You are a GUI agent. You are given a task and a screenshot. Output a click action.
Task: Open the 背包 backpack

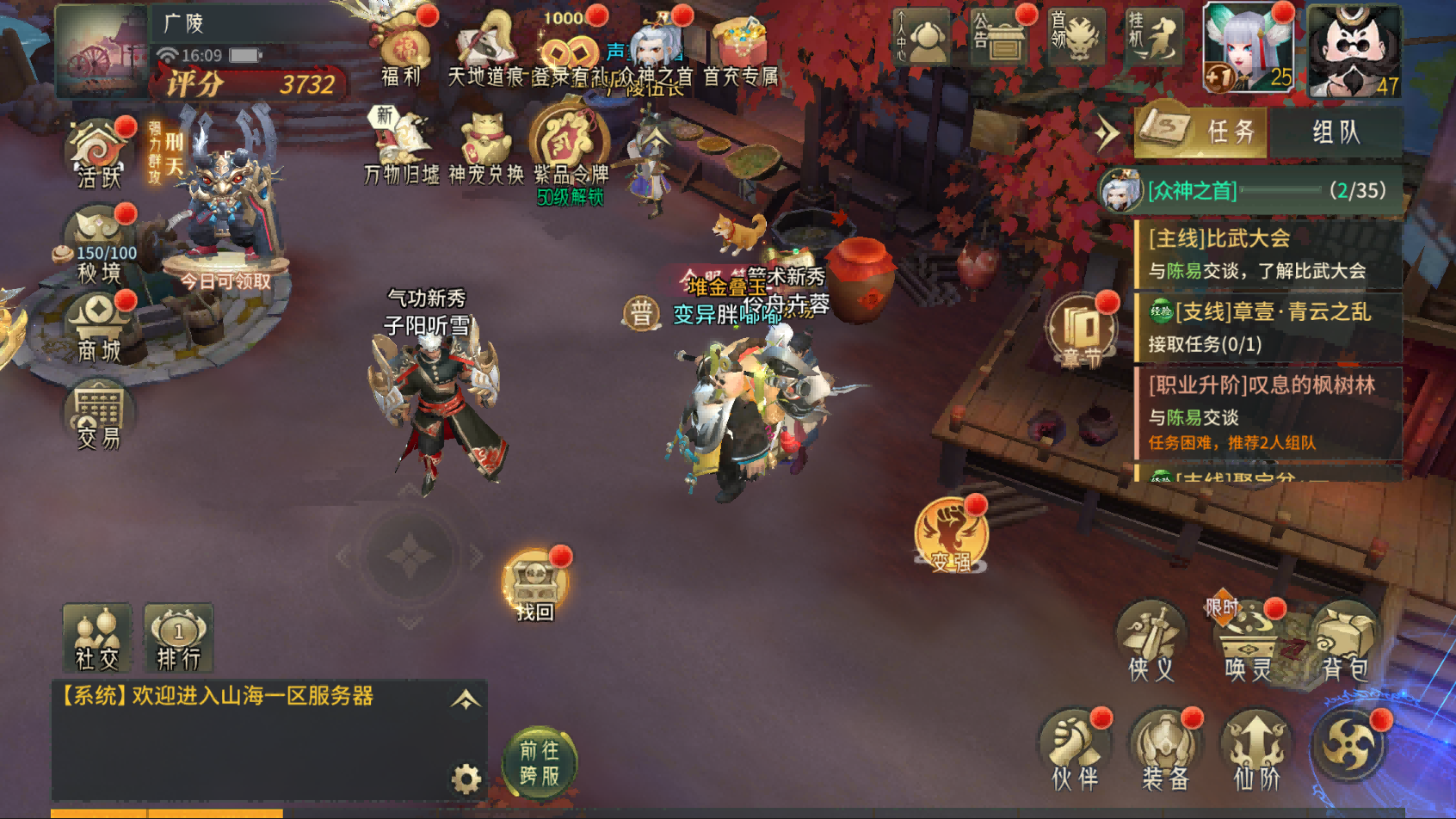tap(1344, 643)
